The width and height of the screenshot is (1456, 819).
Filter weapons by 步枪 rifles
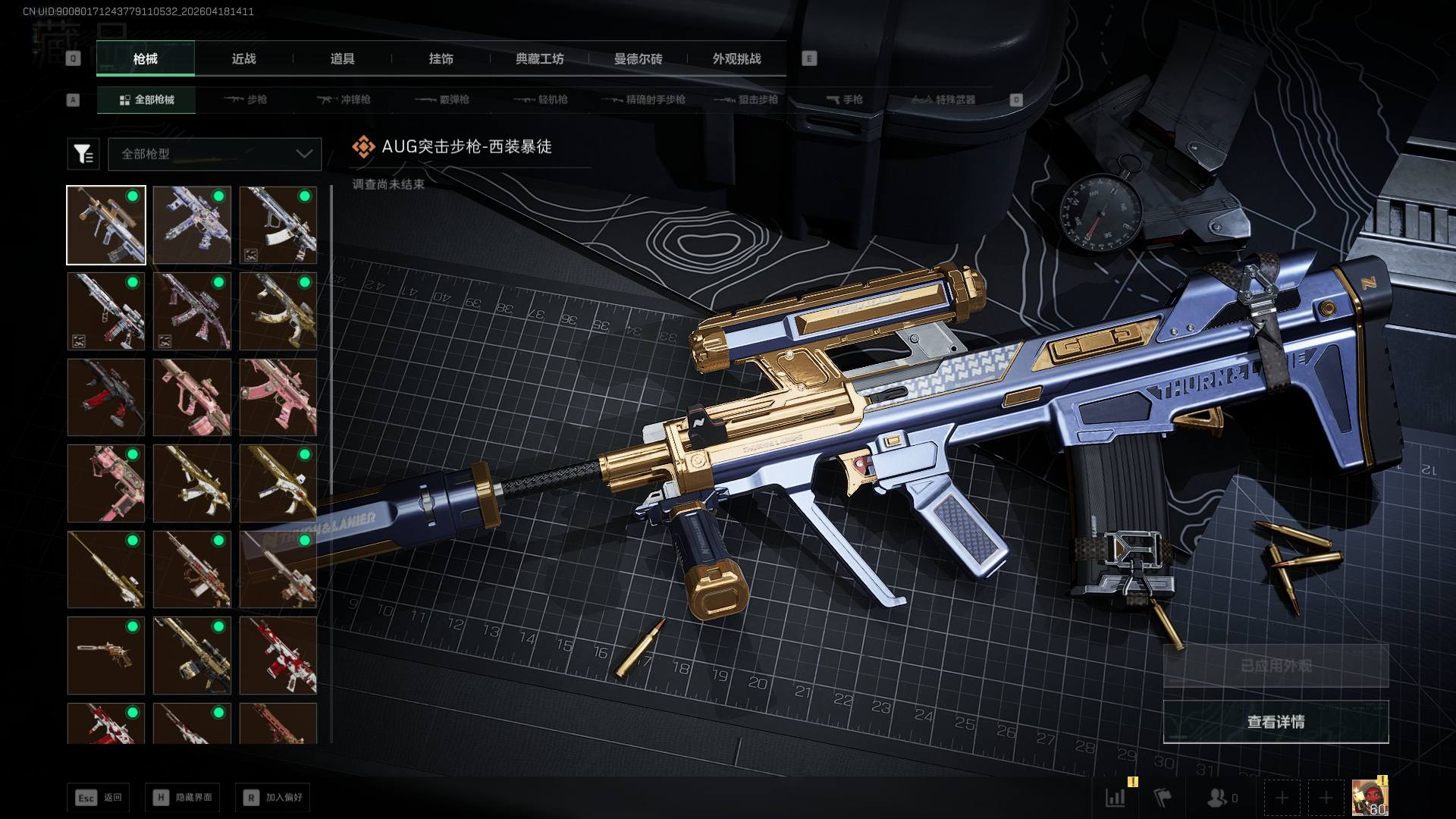[x=246, y=99]
